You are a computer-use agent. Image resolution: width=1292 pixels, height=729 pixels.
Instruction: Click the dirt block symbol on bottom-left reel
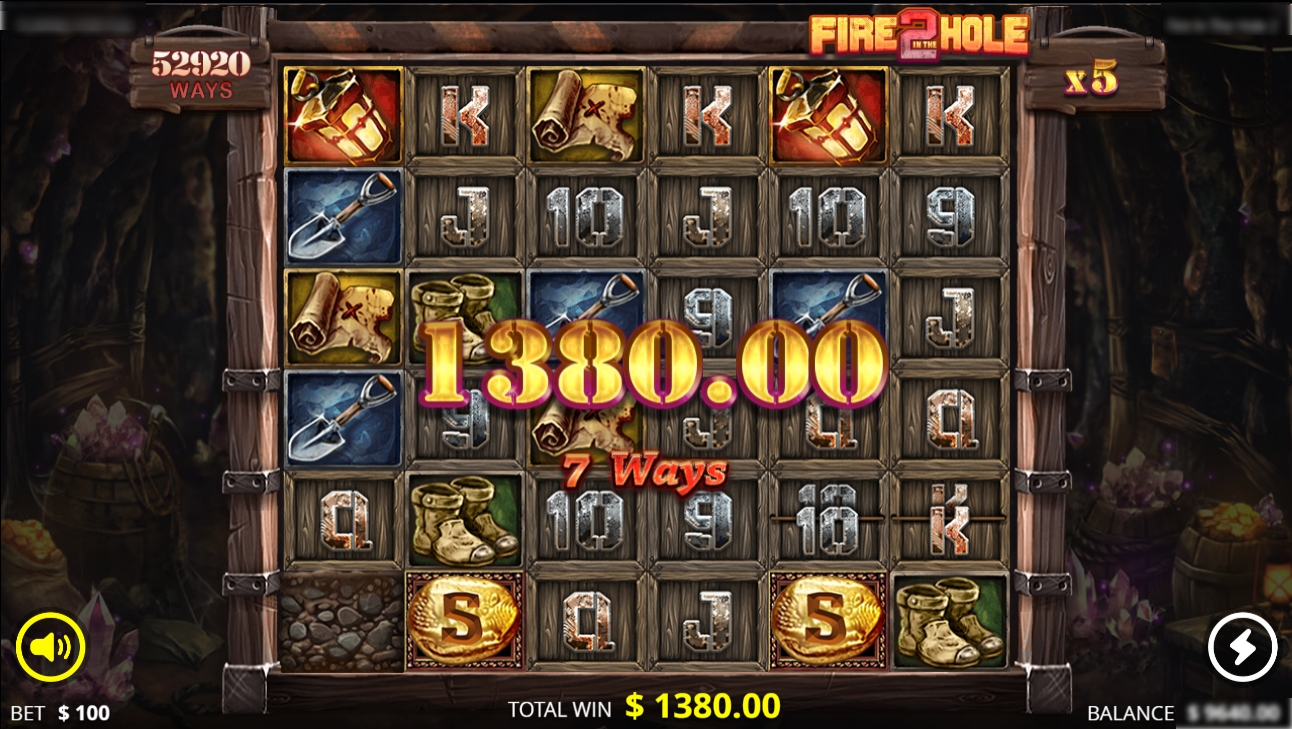pyautogui.click(x=342, y=624)
